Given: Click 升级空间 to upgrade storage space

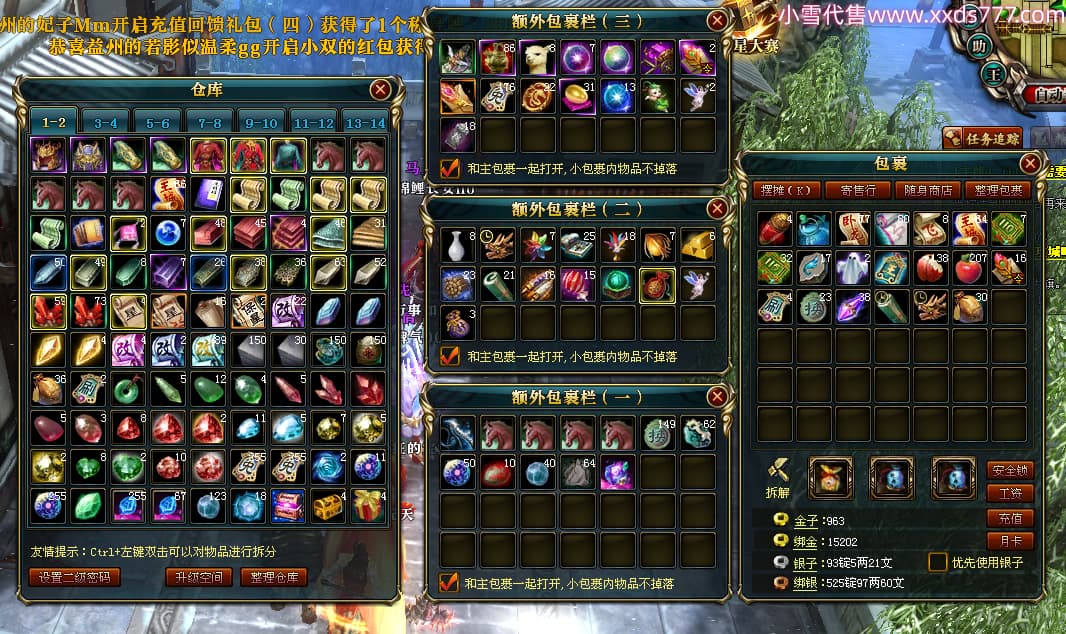Looking at the screenshot, I should click(199, 577).
